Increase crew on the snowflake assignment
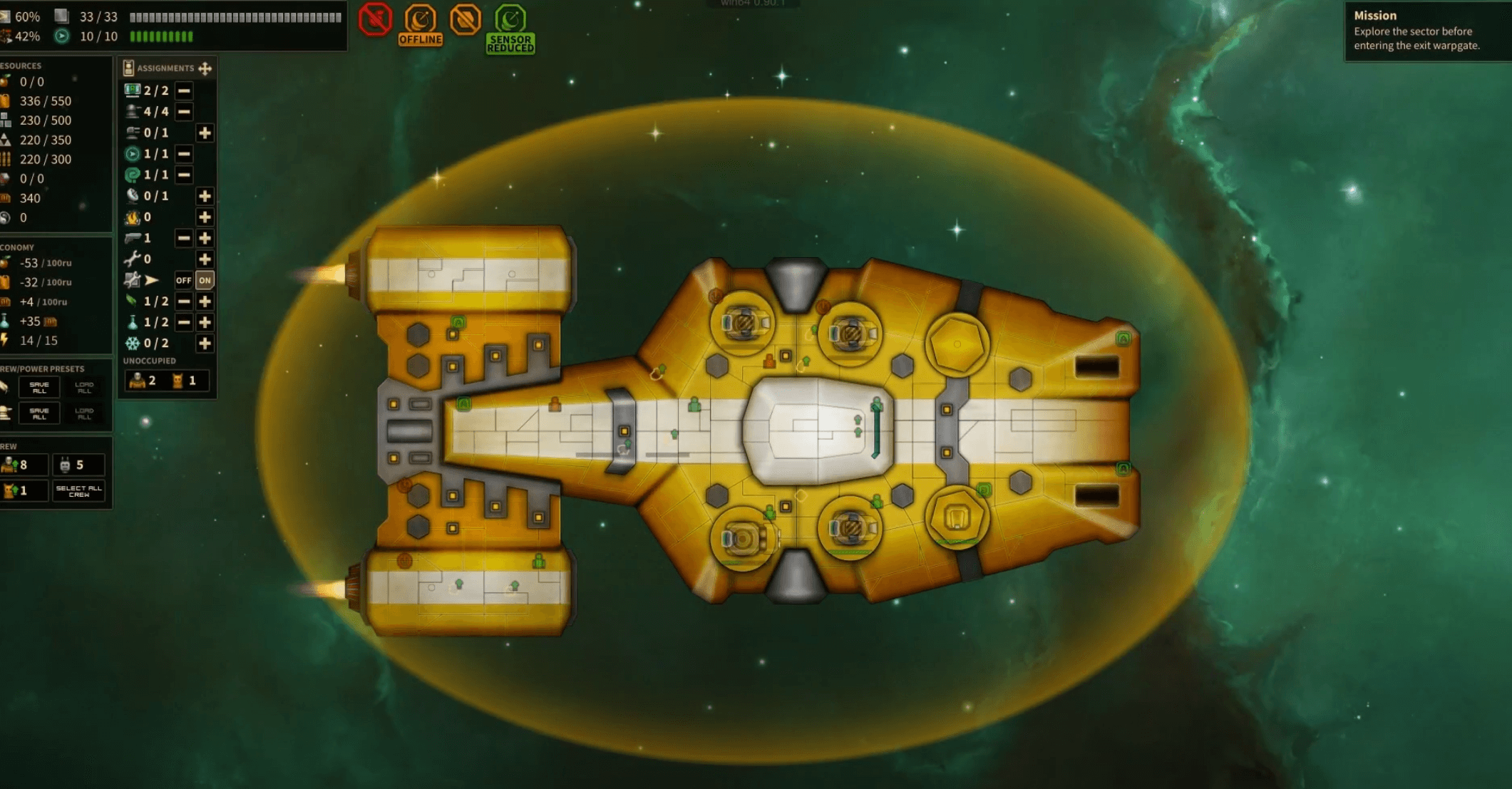The image size is (1512, 789). click(205, 344)
